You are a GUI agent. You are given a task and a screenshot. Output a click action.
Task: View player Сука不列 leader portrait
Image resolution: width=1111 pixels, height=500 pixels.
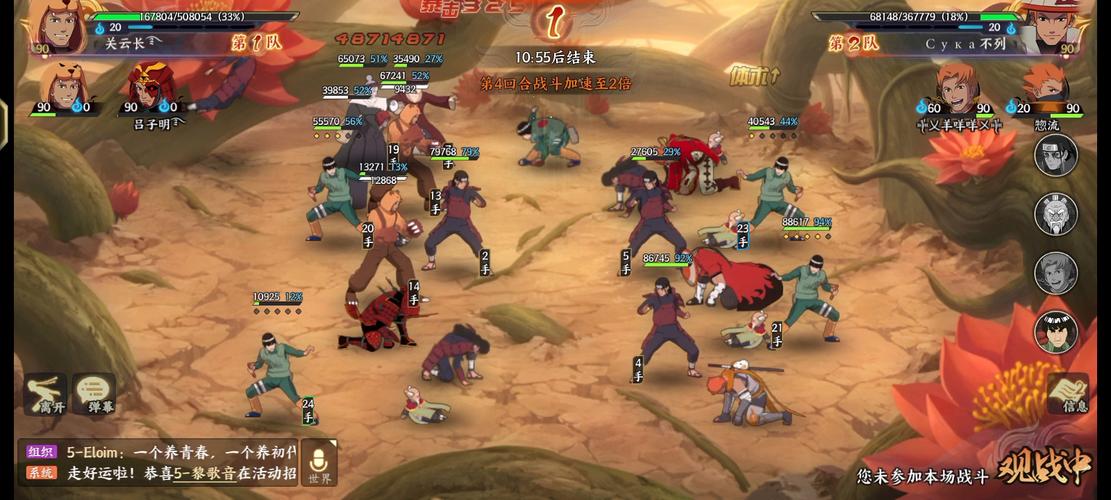tap(1050, 27)
